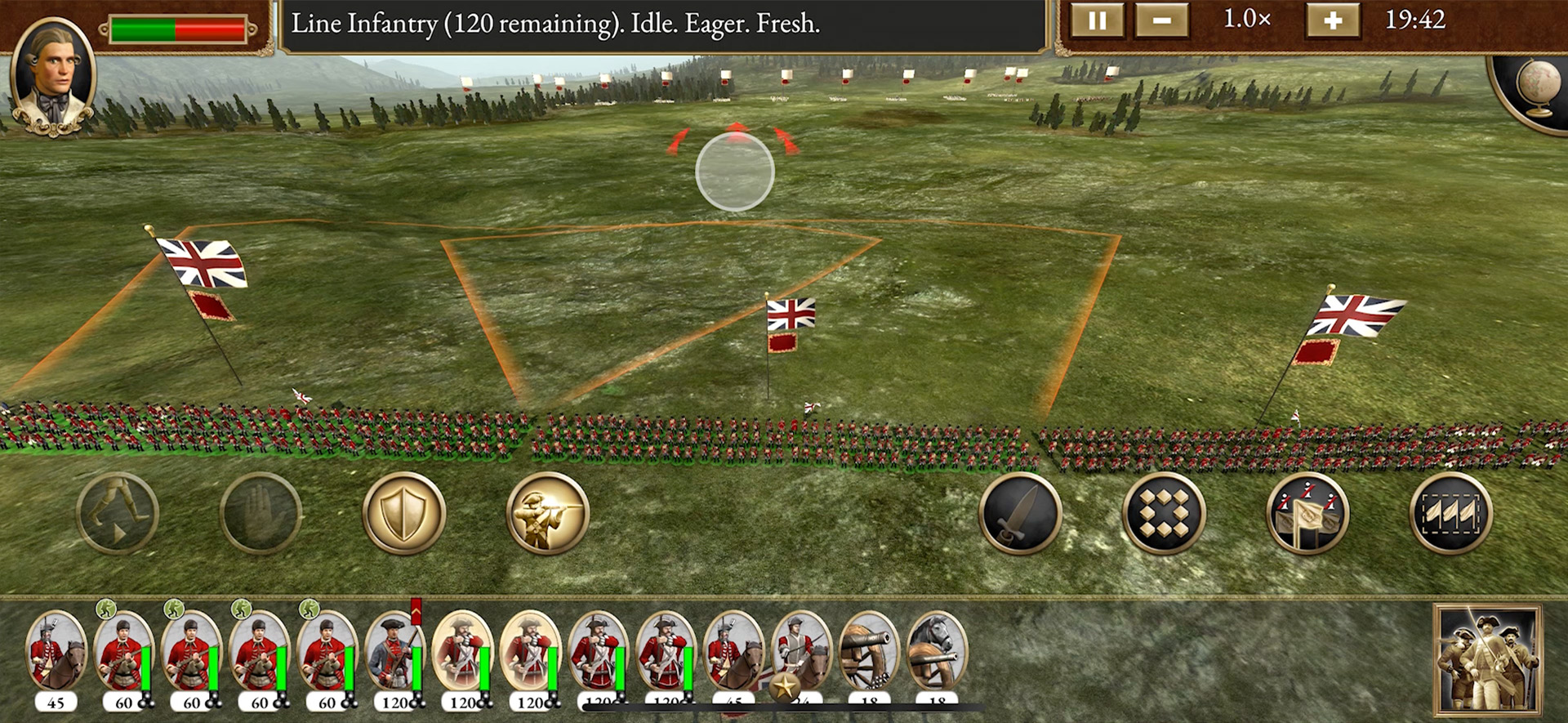Open the three soldiers army panel
Viewport: 1568px width, 723px height.
(1487, 660)
